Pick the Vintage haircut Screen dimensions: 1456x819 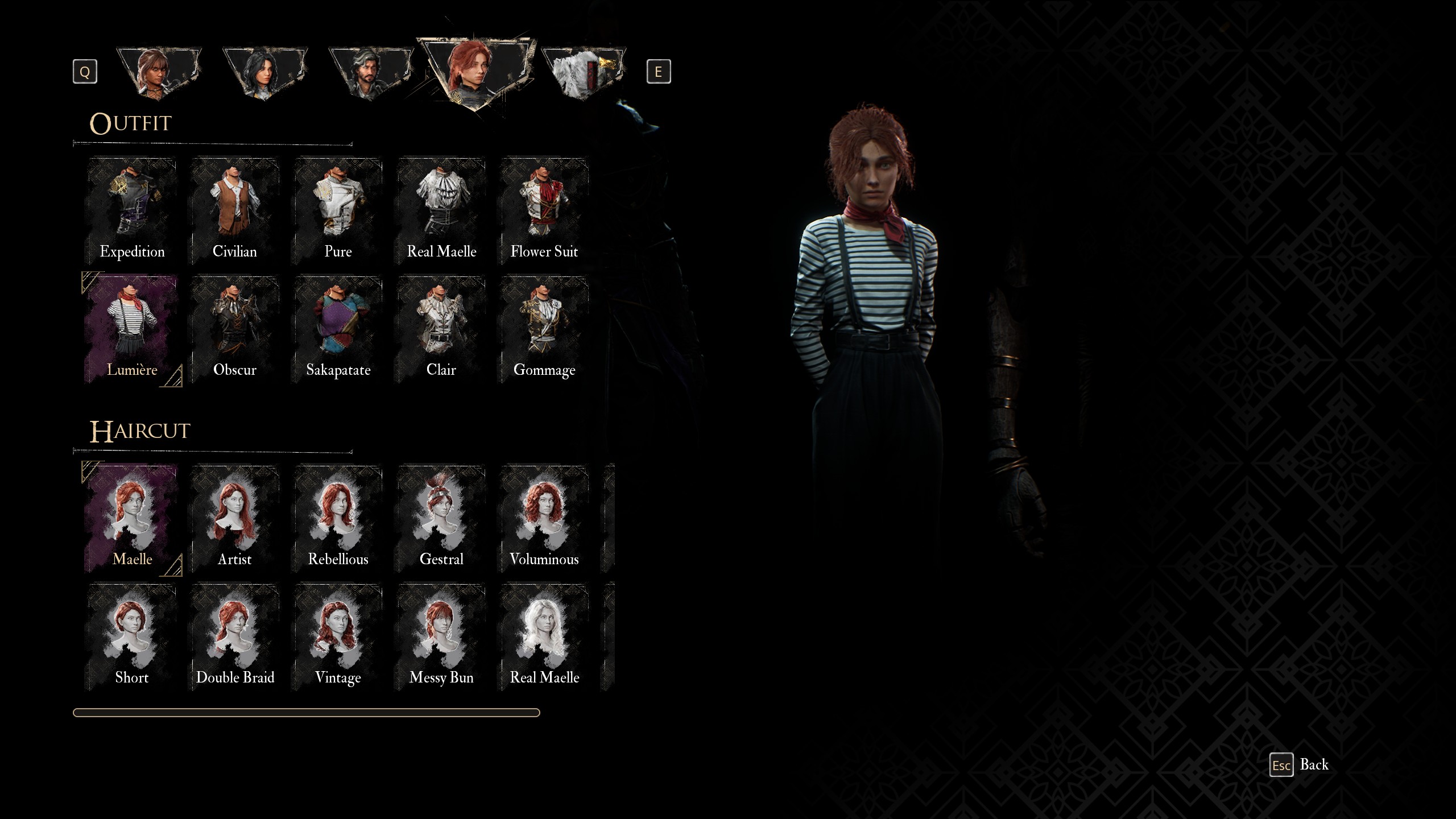338,636
